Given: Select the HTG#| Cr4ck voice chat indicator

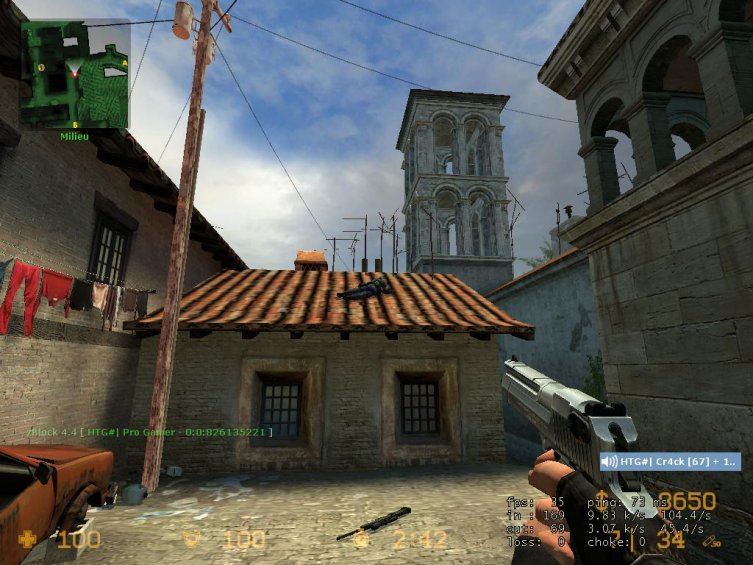Looking at the screenshot, I should (669, 461).
